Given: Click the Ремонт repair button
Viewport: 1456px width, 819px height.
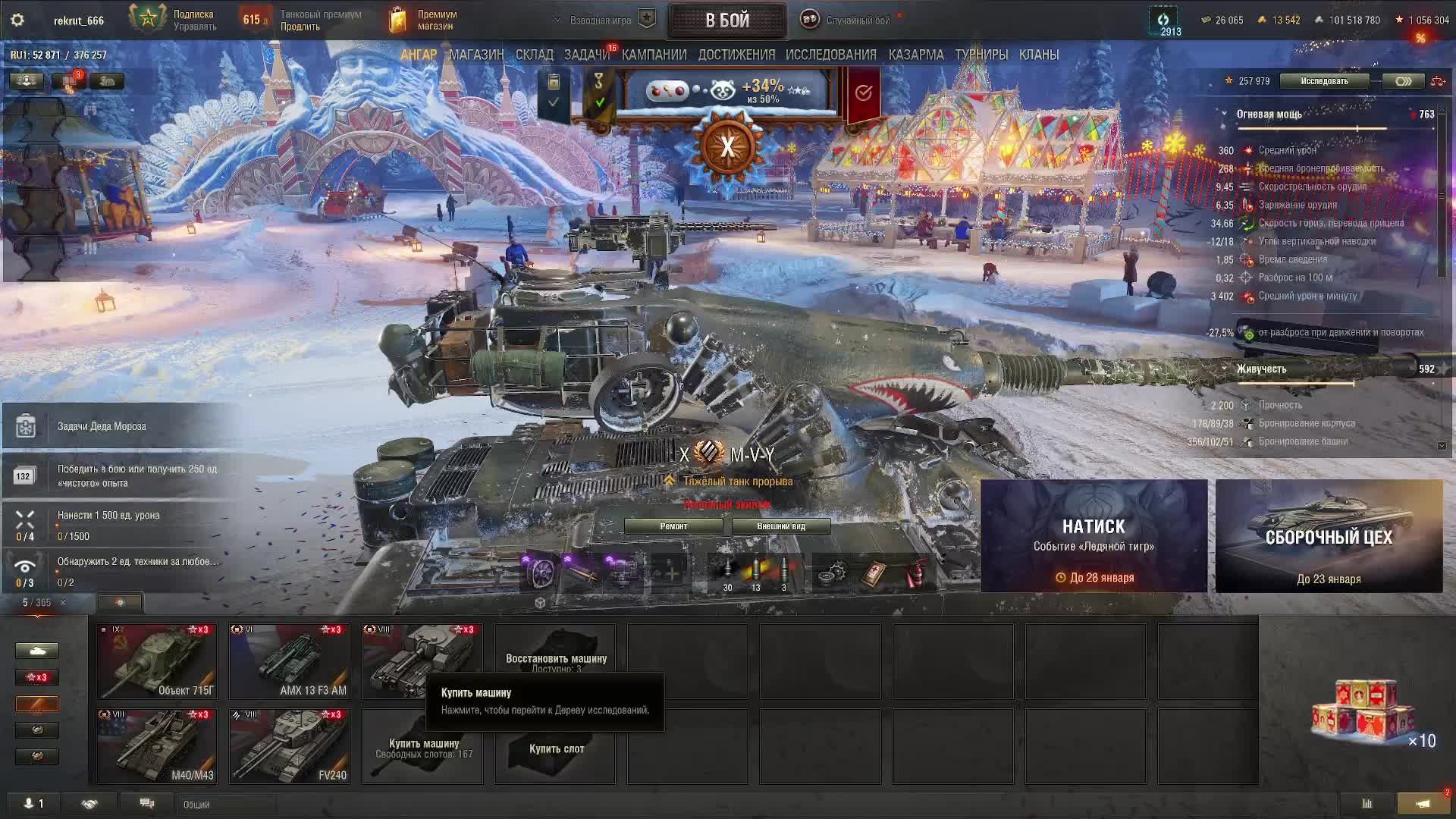Looking at the screenshot, I should tap(673, 526).
